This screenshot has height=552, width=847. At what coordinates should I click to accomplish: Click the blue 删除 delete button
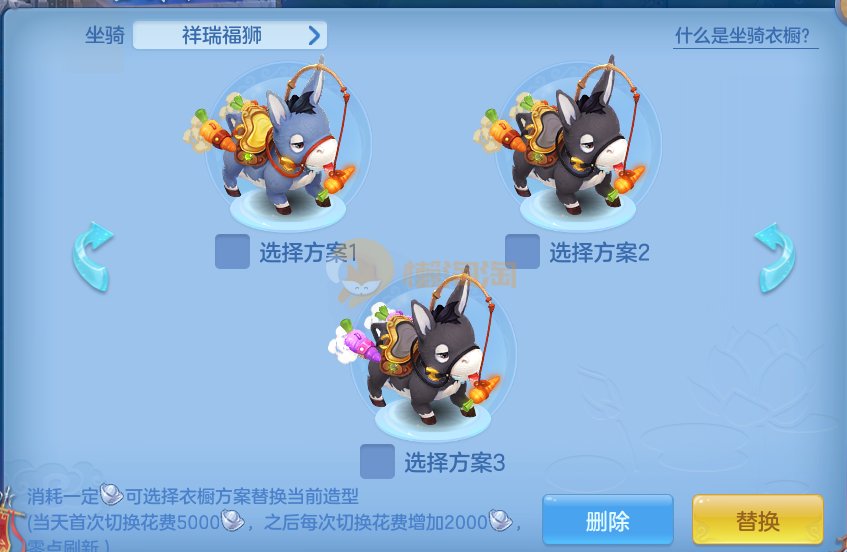(607, 520)
